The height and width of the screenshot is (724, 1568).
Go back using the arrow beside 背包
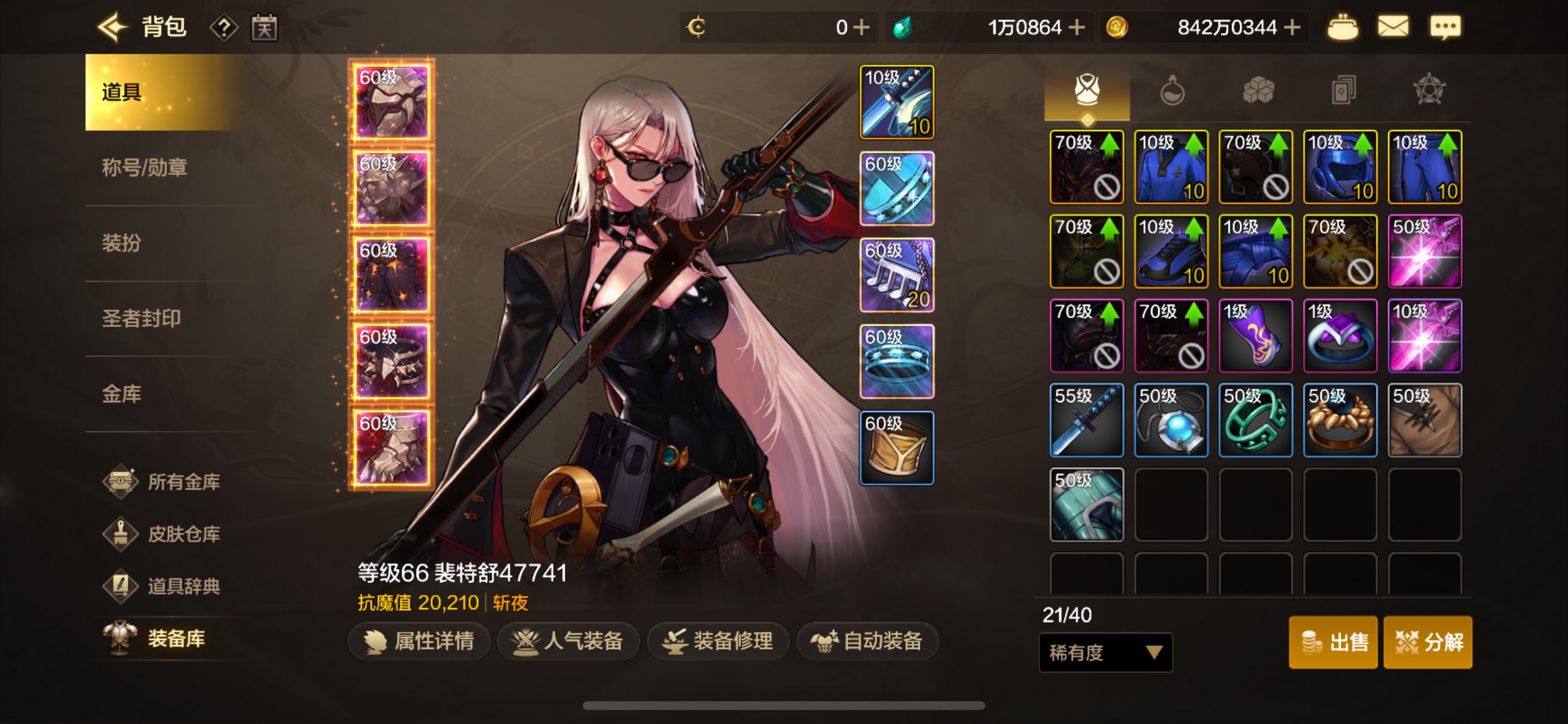tap(113, 27)
